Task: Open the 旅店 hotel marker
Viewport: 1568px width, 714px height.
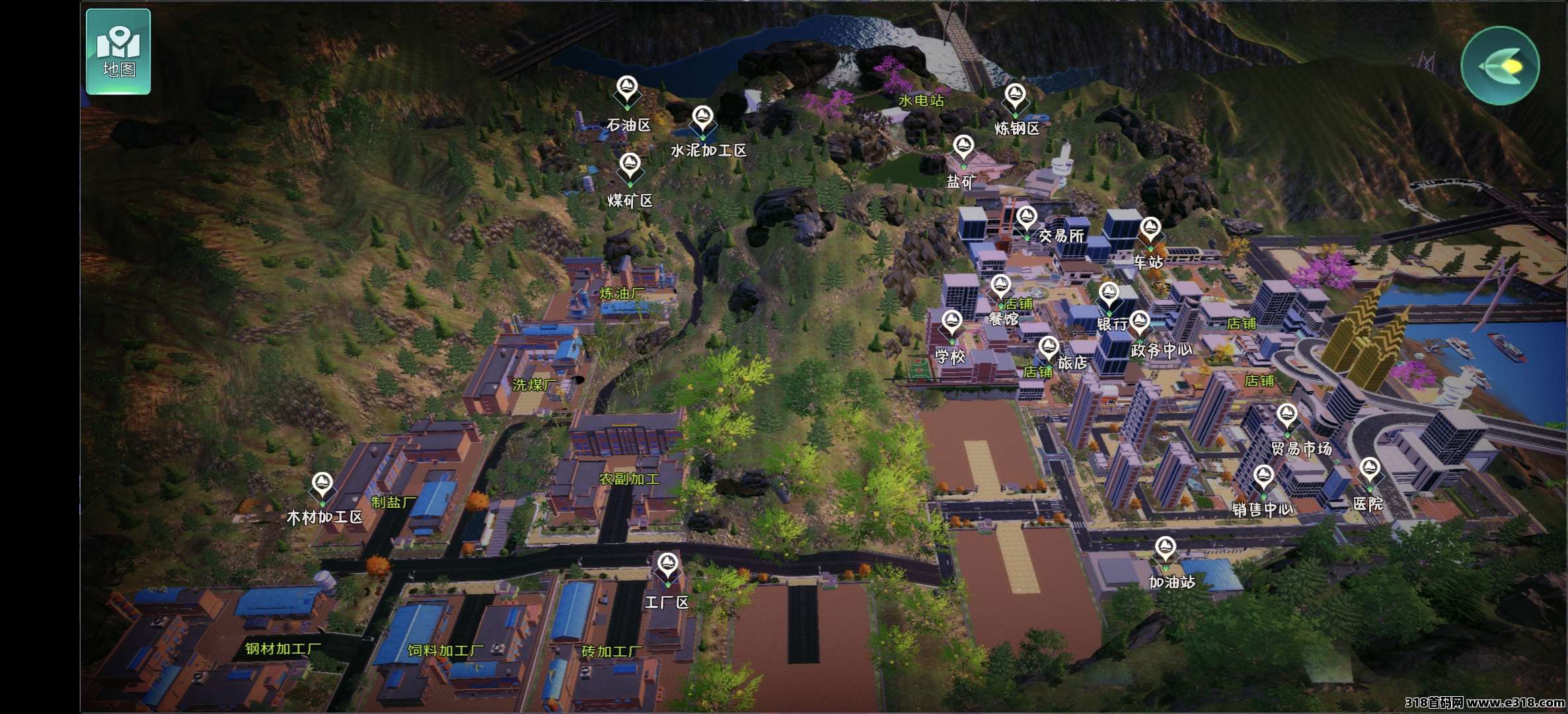Action: pos(1049,349)
